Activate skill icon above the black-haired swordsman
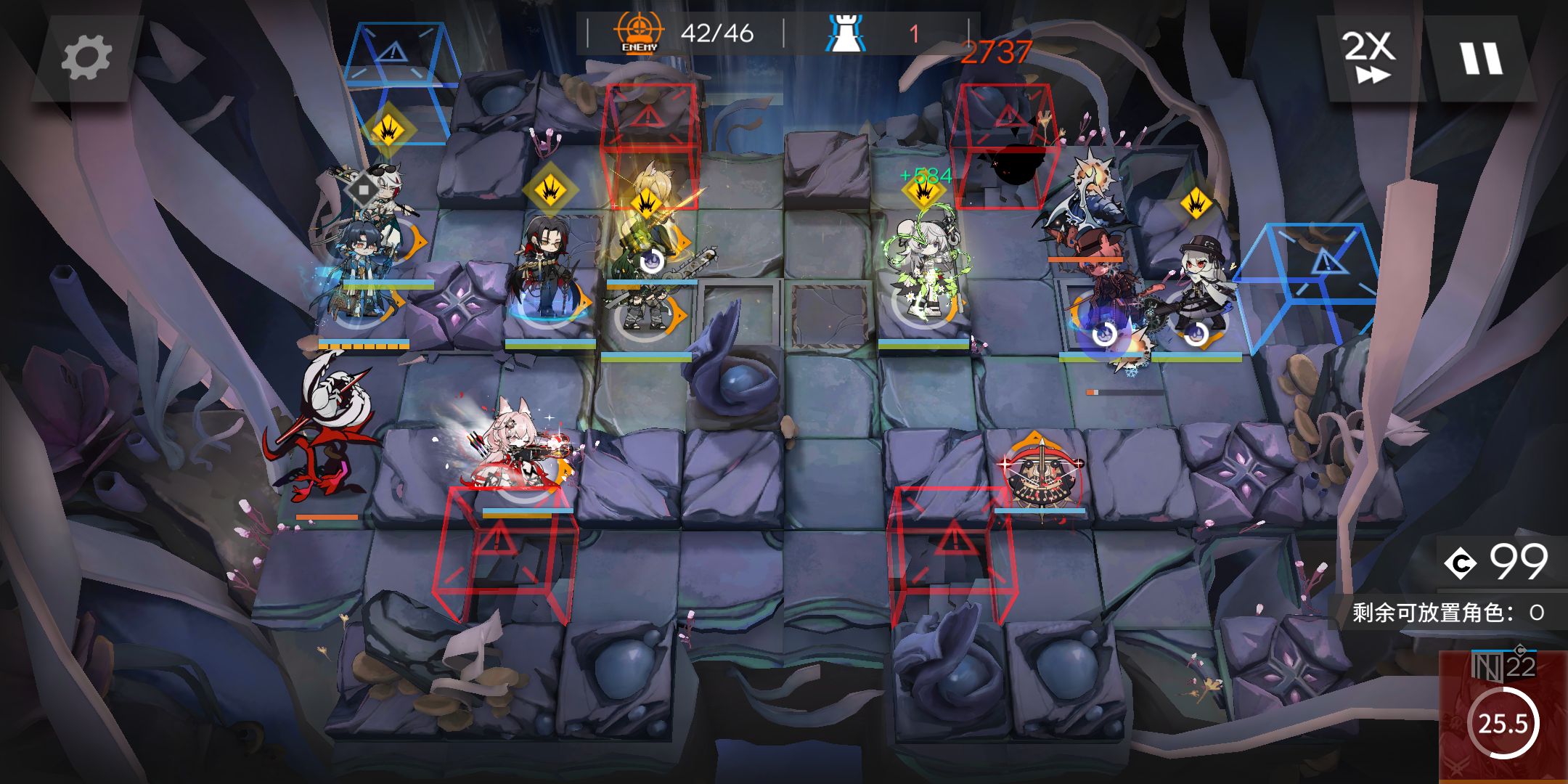This screenshot has width=1568, height=784. pyautogui.click(x=550, y=189)
